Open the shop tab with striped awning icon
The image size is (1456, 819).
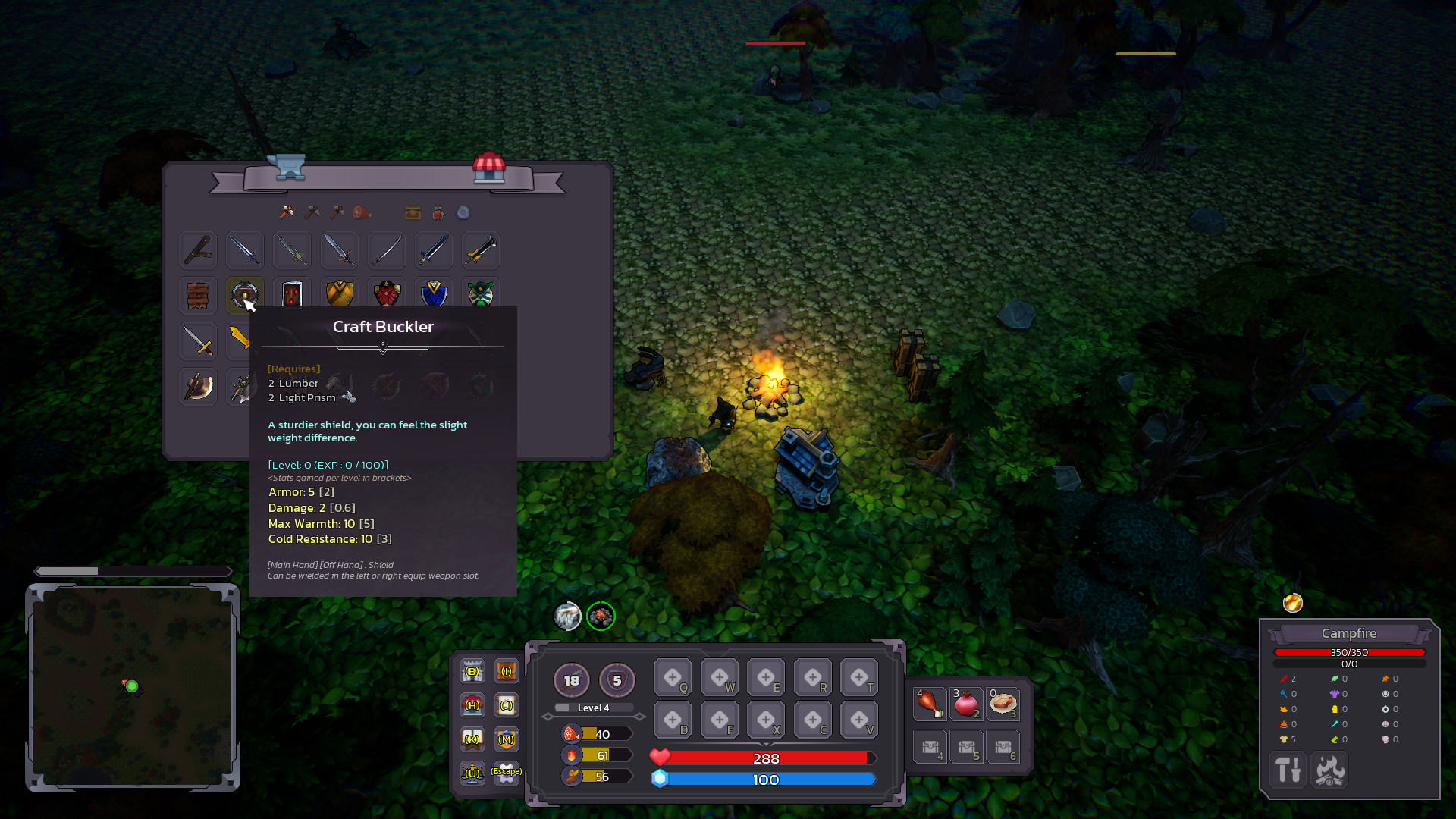point(491,170)
